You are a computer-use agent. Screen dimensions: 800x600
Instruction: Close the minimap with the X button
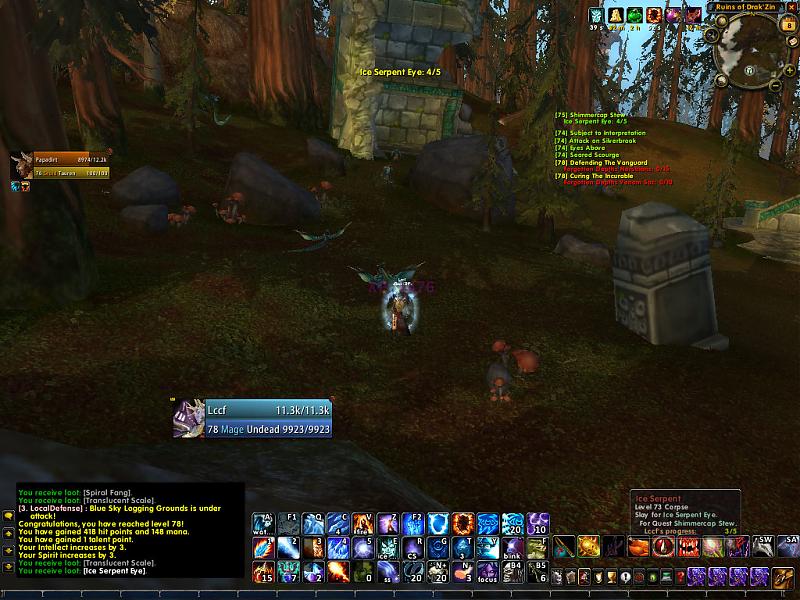point(792,6)
